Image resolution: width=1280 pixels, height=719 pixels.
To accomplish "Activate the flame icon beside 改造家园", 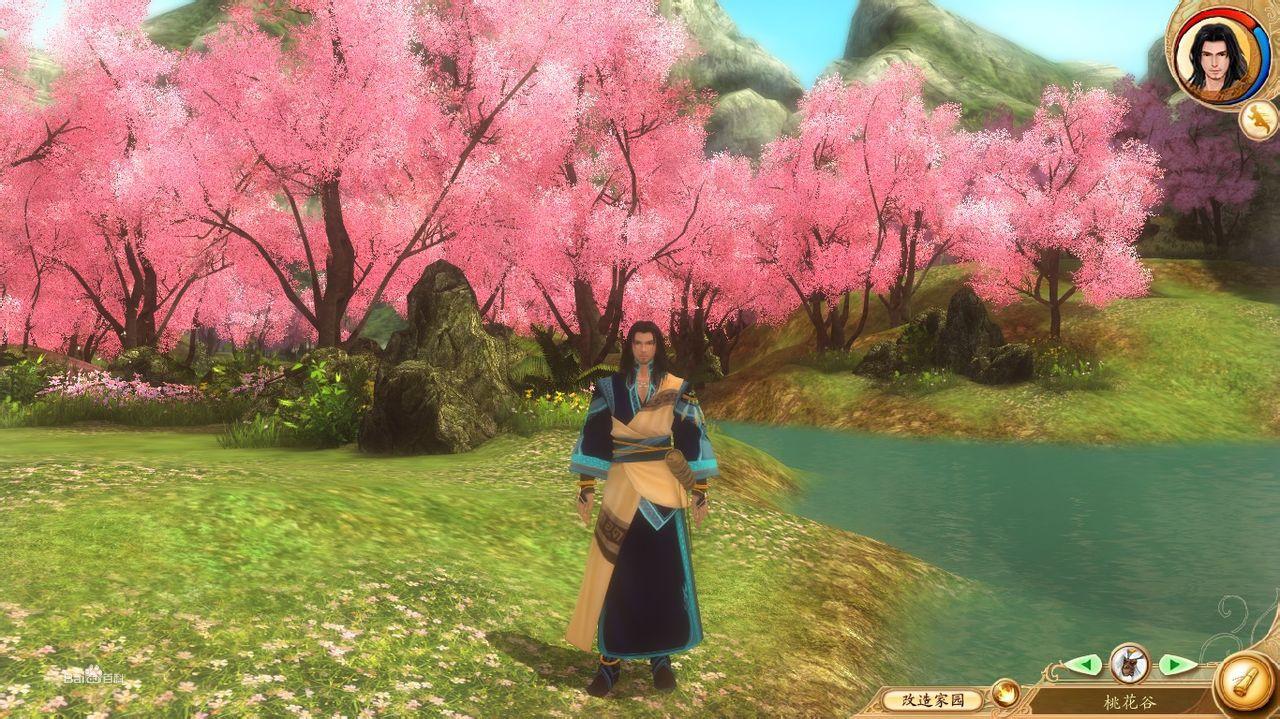I will 1005,691.
